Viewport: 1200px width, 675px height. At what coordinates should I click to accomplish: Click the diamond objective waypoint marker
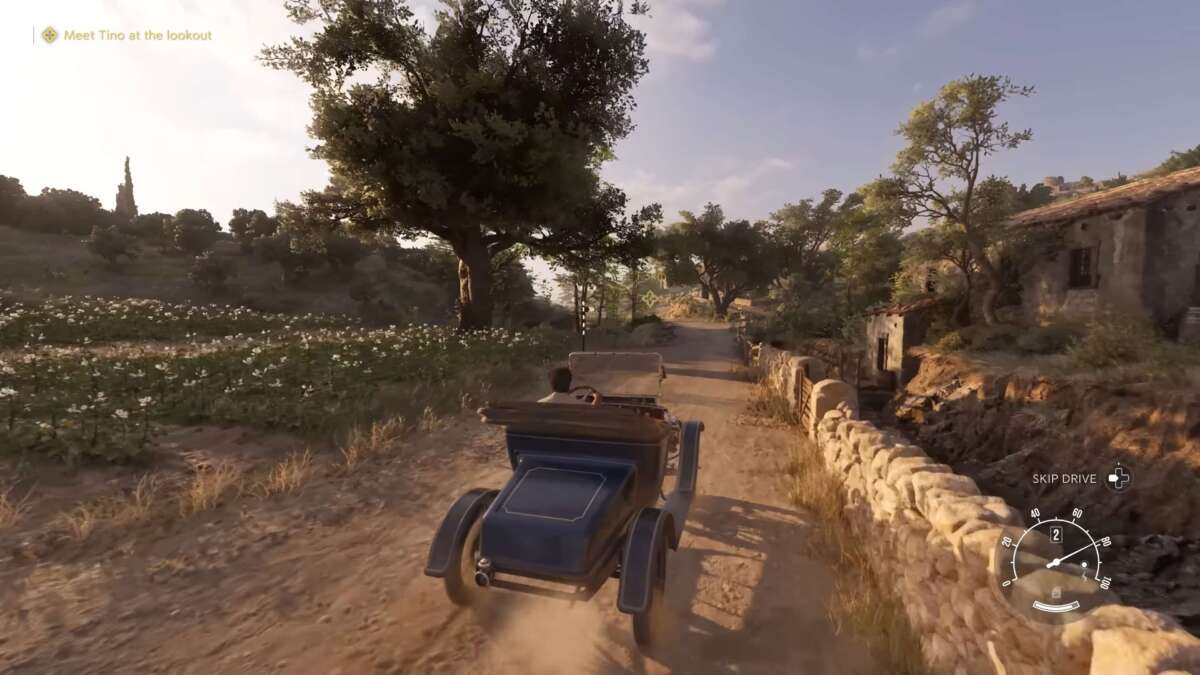pos(650,298)
